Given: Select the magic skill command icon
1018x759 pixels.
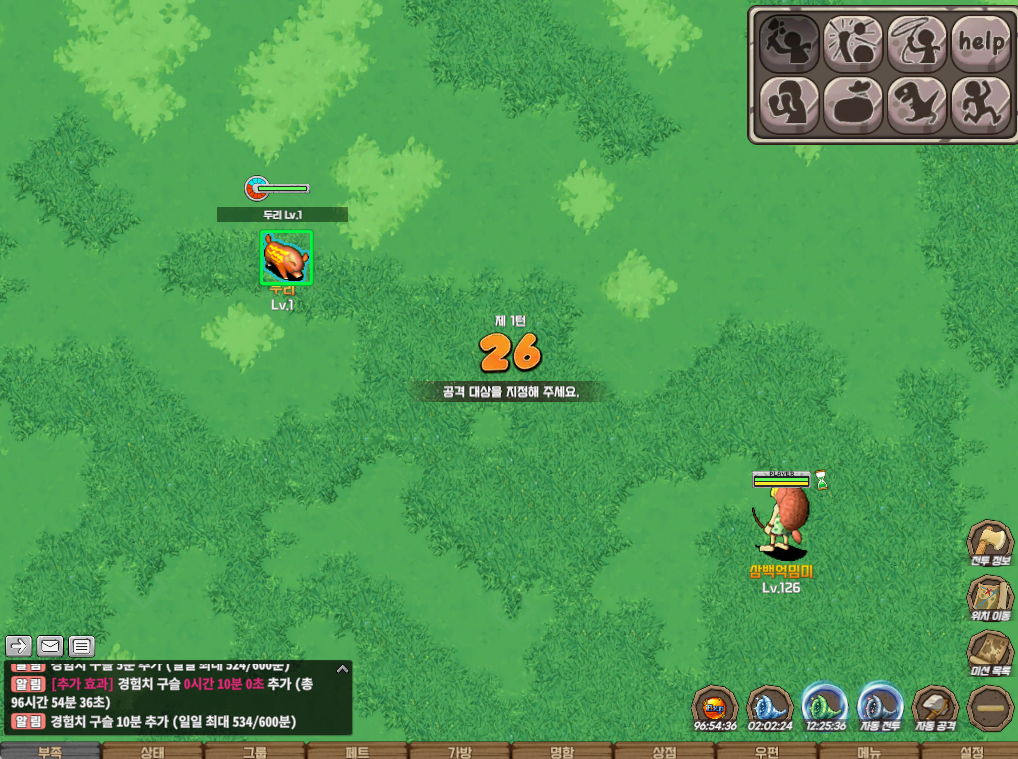Looking at the screenshot, I should point(853,42).
